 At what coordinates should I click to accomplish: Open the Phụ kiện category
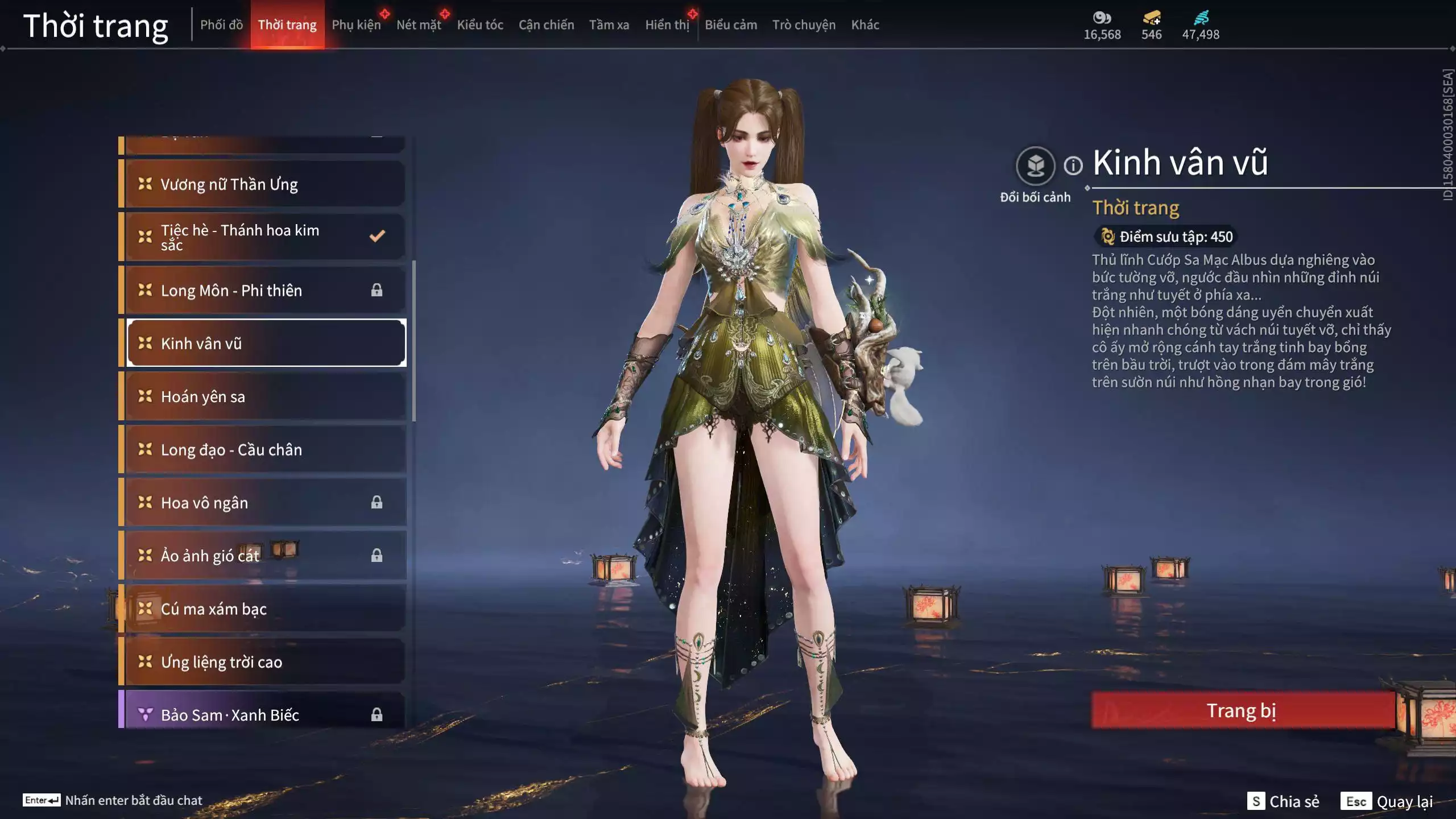357,24
